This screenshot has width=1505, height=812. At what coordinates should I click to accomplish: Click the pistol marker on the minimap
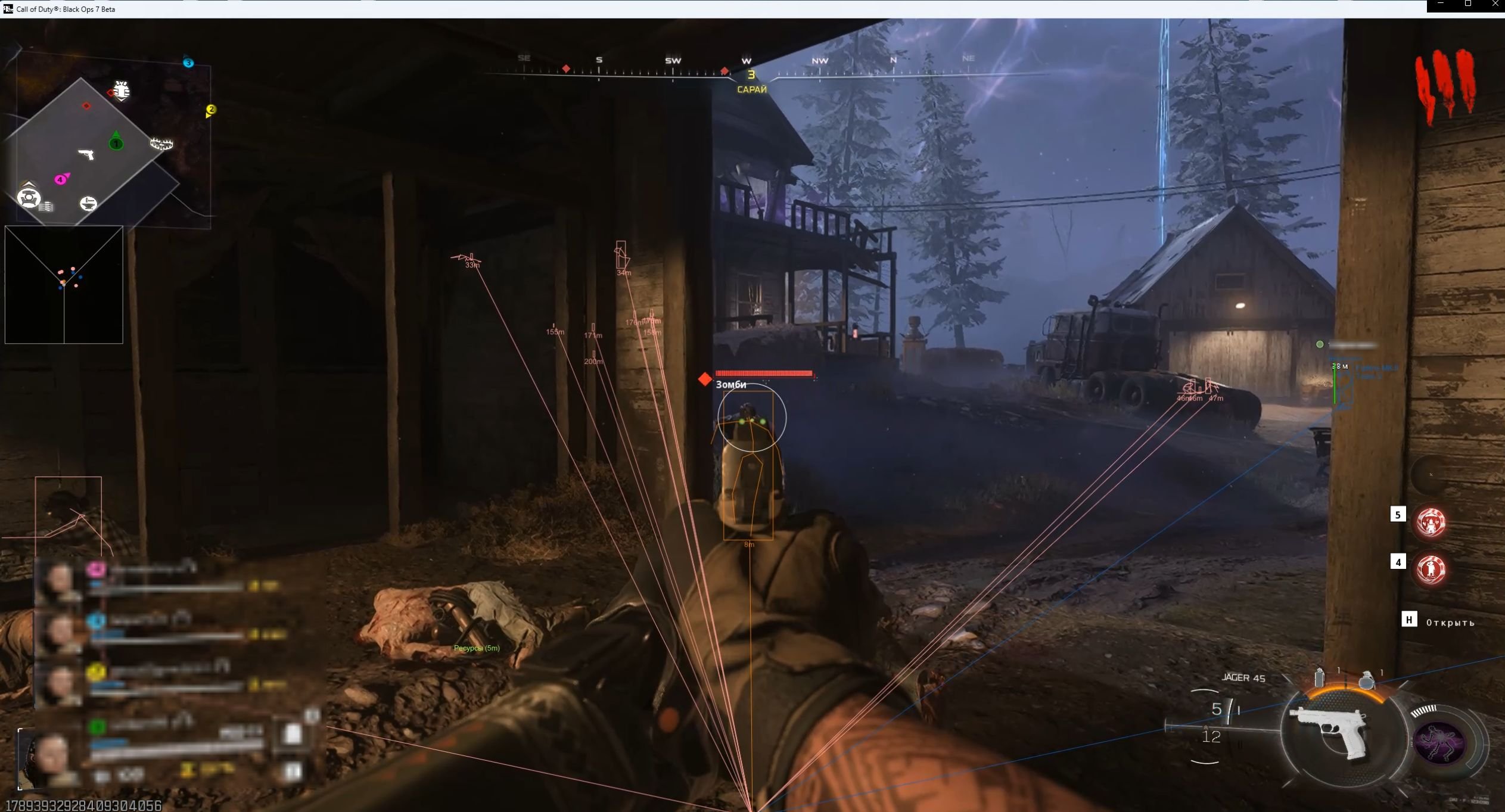coord(86,154)
